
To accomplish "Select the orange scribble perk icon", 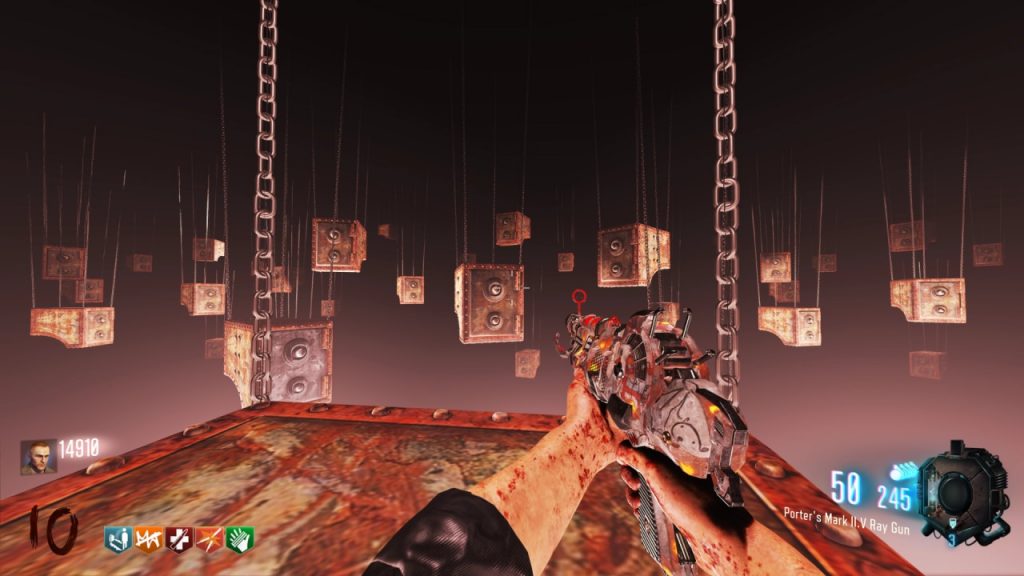I will pos(148,539).
